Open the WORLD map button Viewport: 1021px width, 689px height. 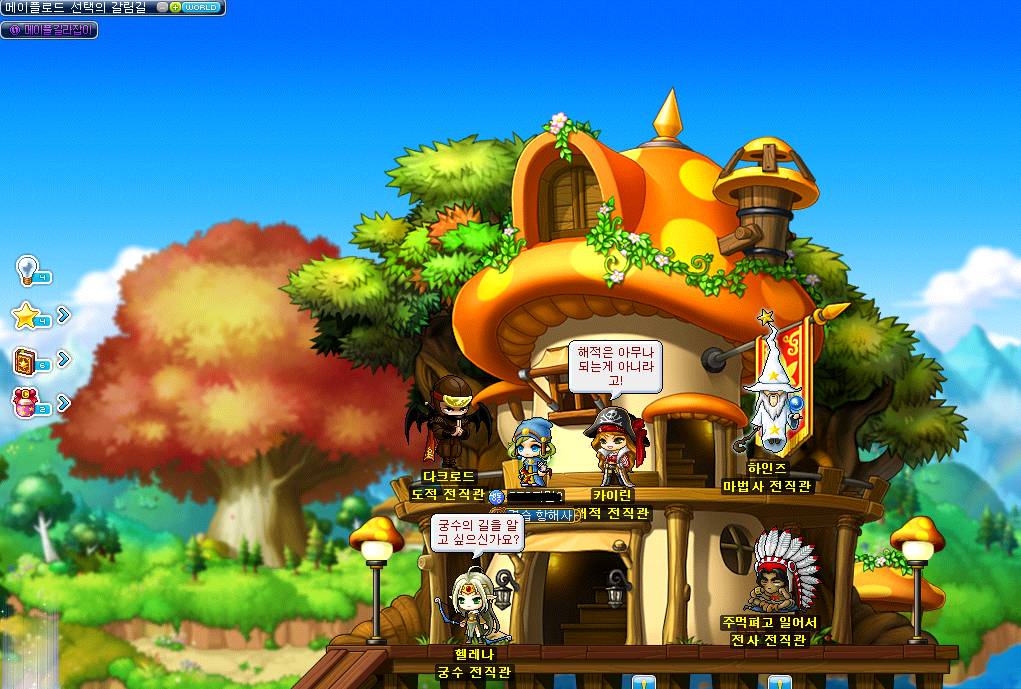point(200,7)
